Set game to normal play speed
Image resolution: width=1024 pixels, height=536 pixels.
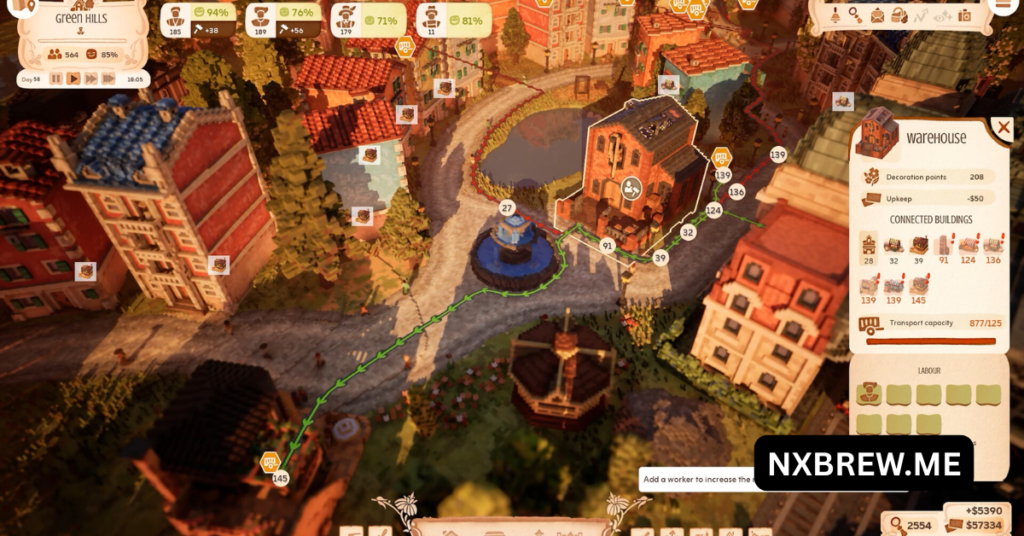[73, 78]
